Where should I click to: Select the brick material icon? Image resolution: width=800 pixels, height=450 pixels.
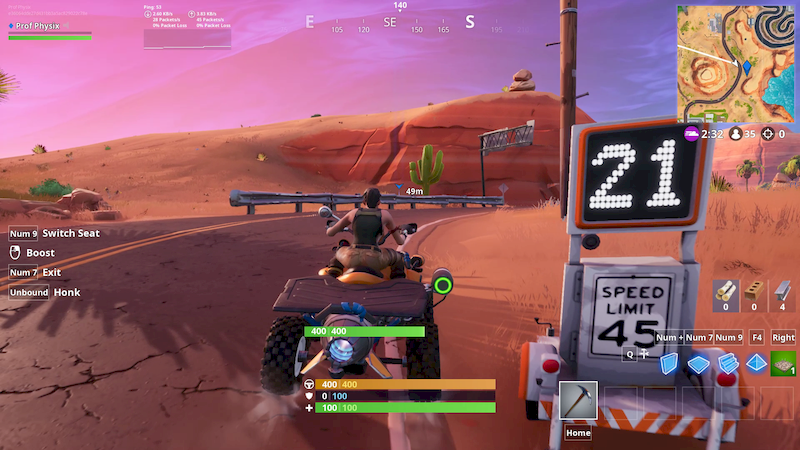tap(754, 293)
